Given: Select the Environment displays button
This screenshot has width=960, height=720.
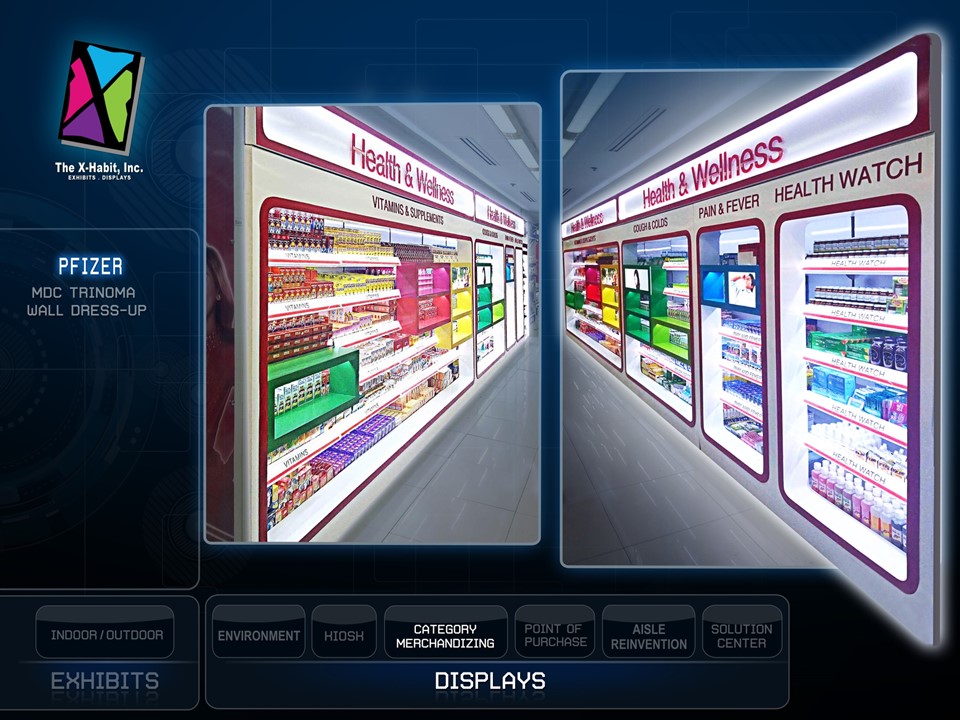Looking at the screenshot, I should point(259,634).
